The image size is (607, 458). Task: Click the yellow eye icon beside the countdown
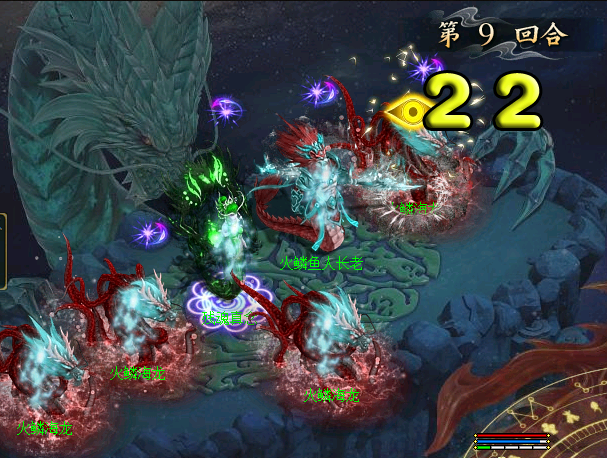click(x=410, y=107)
